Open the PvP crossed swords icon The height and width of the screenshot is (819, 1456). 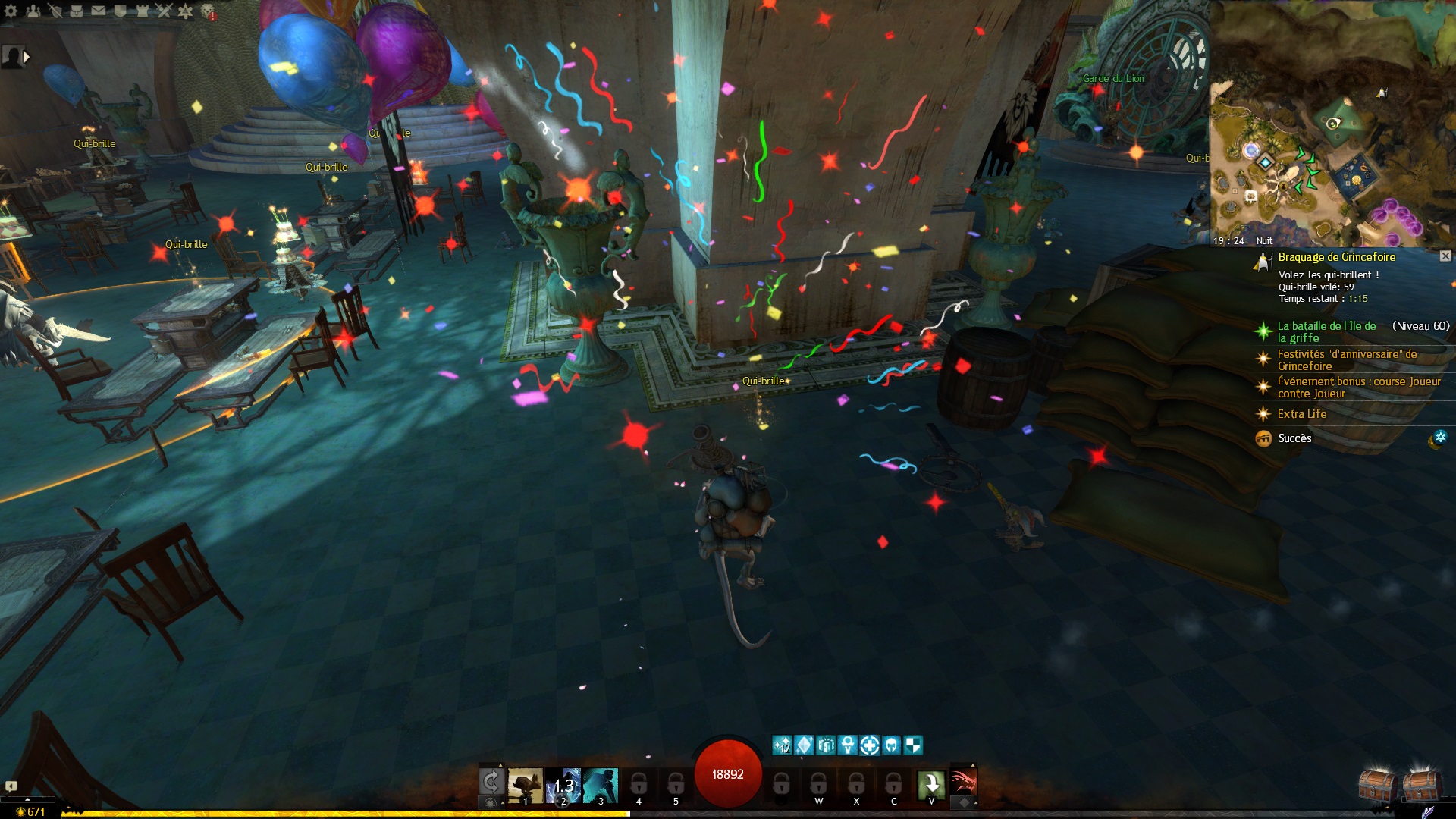(164, 11)
